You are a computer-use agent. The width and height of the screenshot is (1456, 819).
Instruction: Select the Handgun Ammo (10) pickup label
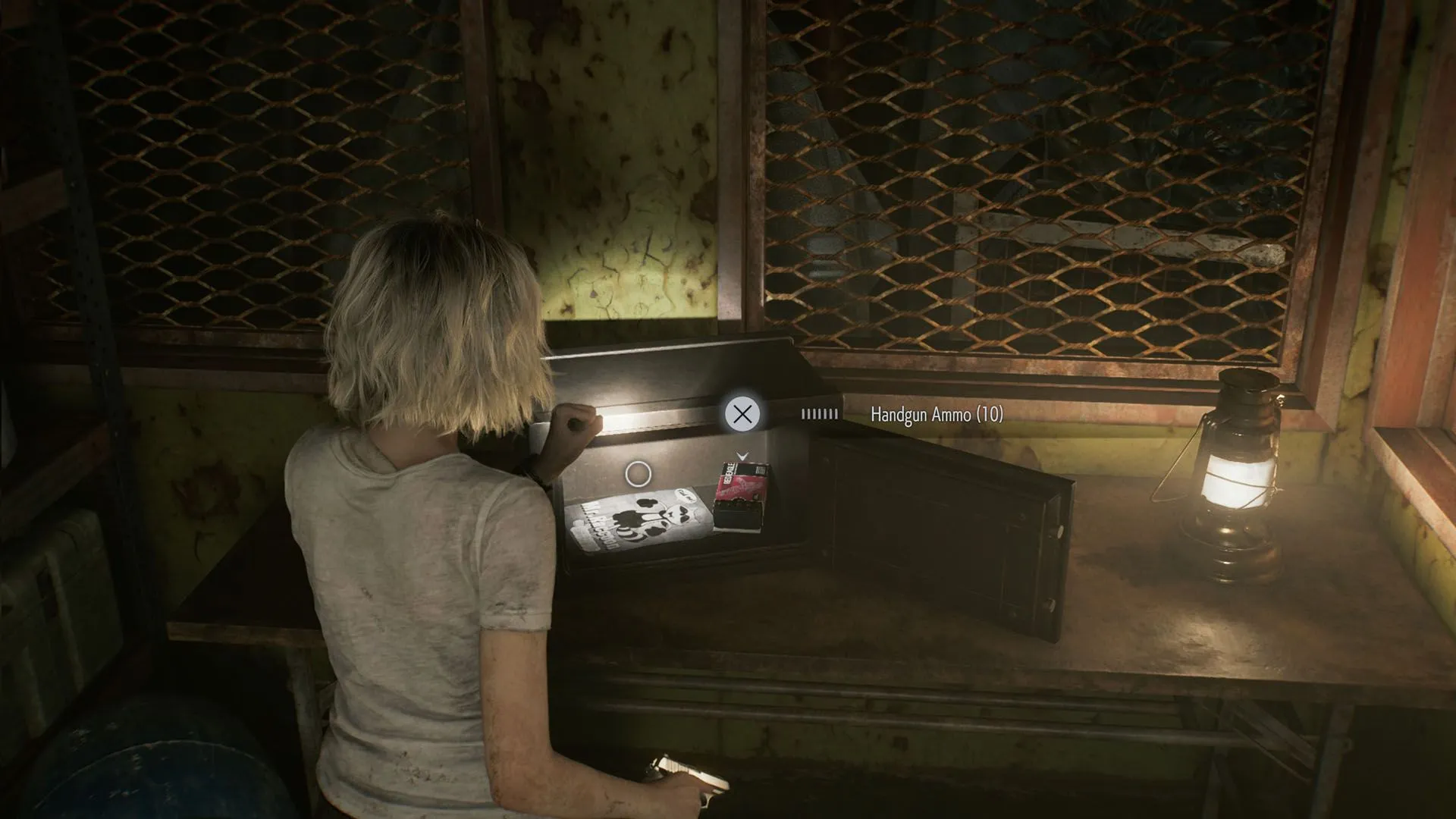[936, 414]
